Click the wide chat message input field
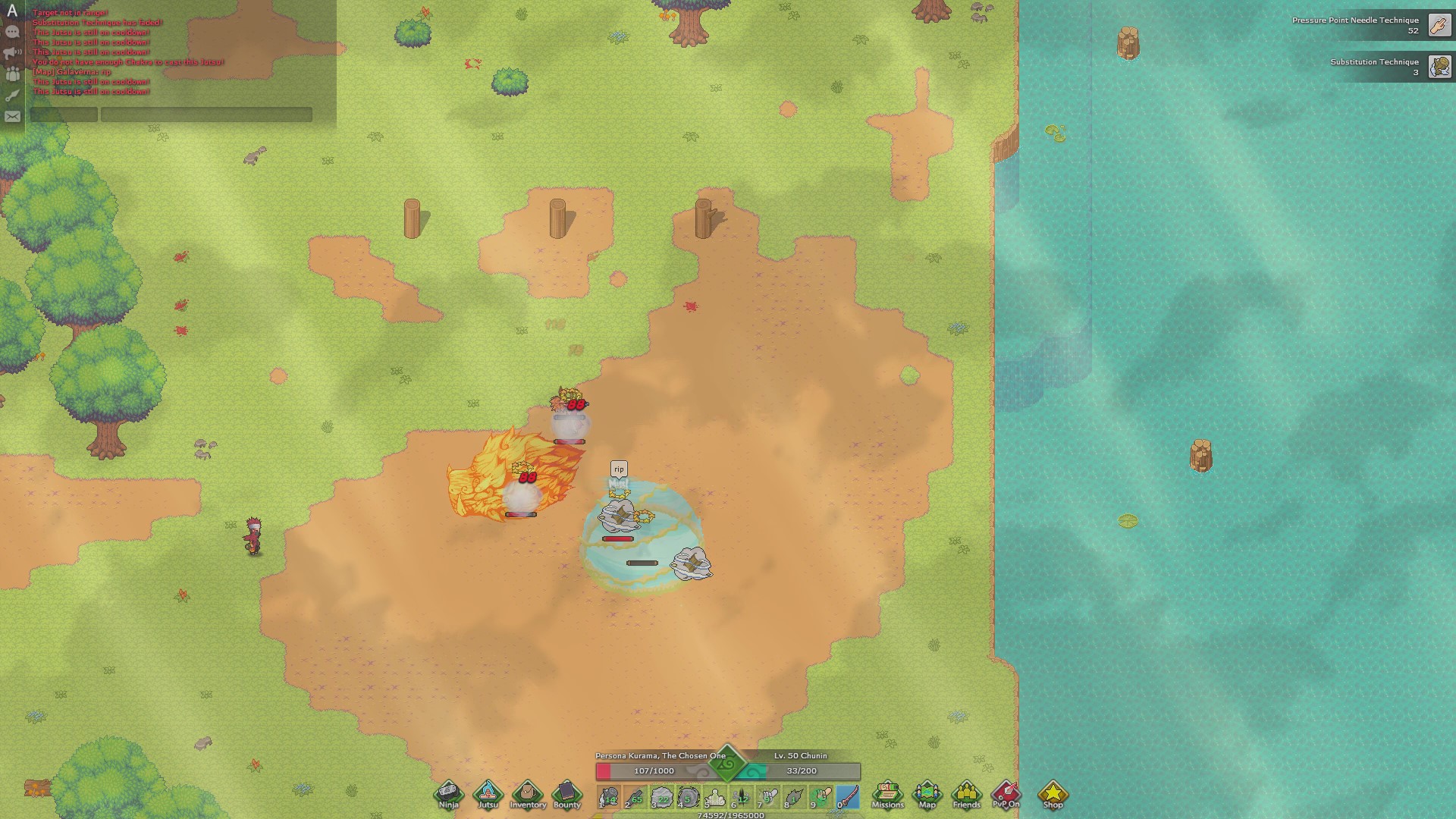 pyautogui.click(x=206, y=115)
